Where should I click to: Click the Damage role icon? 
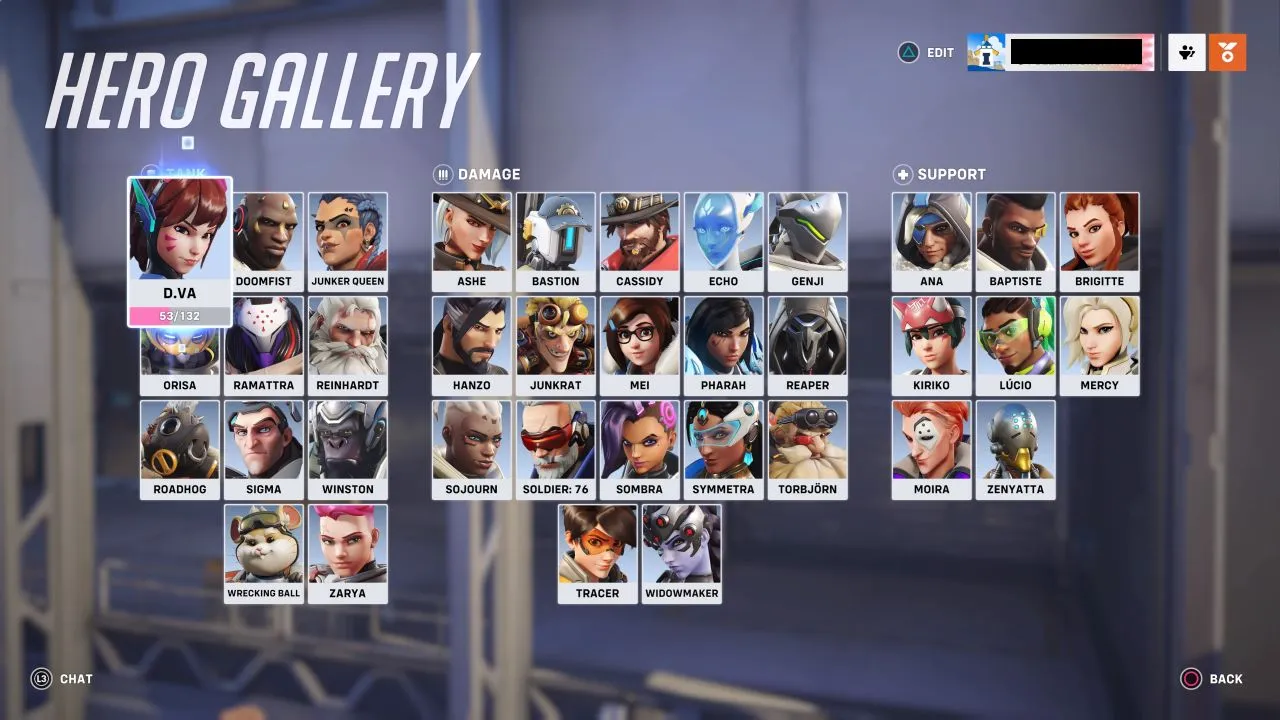(442, 173)
